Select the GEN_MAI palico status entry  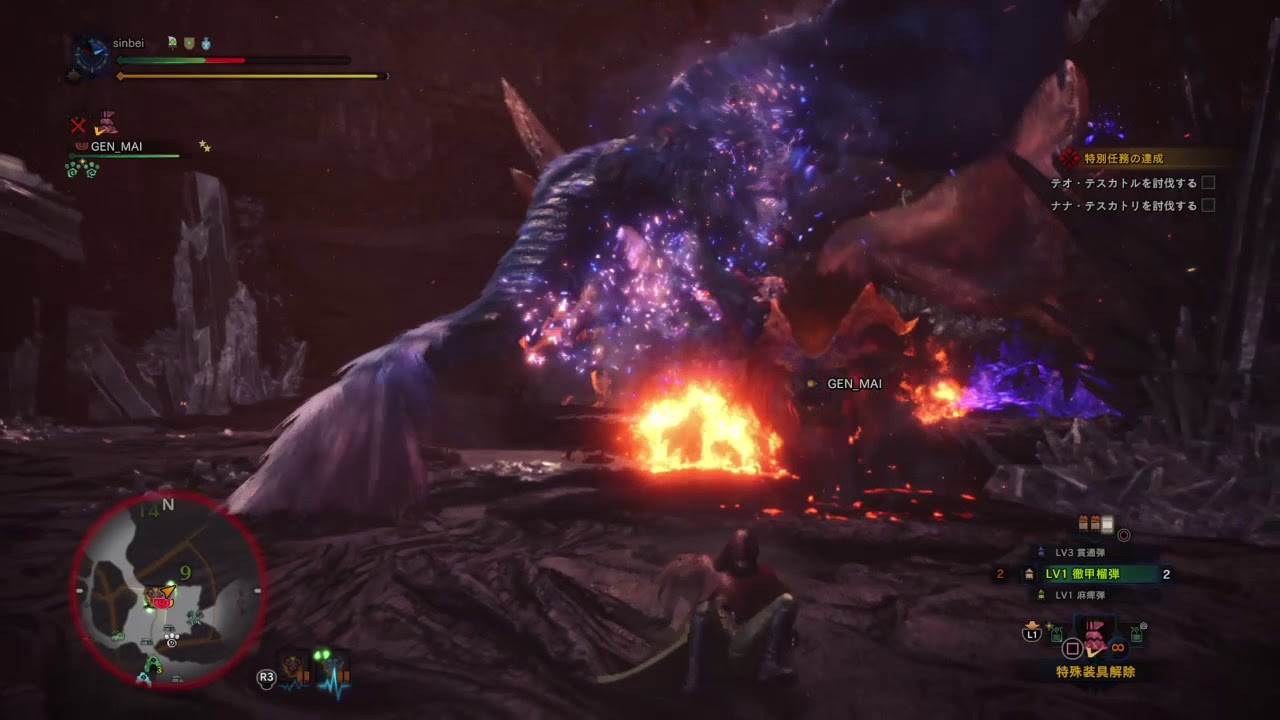point(115,147)
